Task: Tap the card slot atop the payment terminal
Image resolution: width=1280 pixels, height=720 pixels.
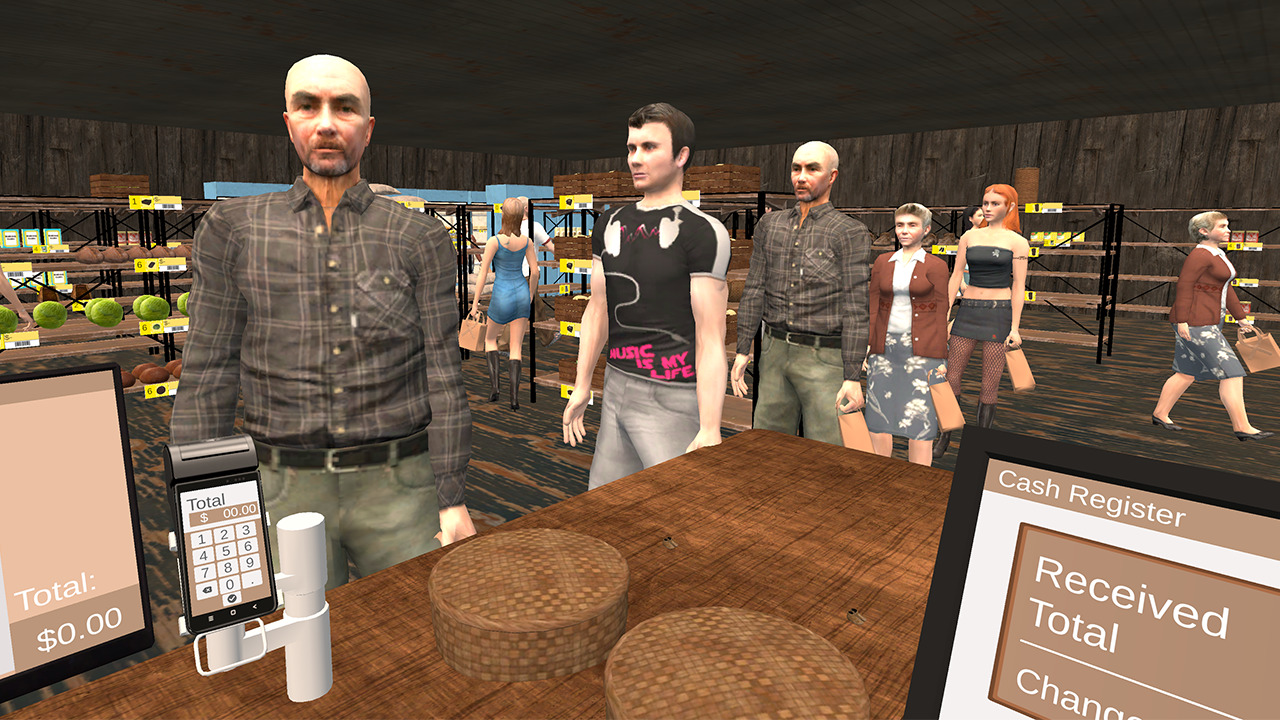Action: tap(213, 455)
